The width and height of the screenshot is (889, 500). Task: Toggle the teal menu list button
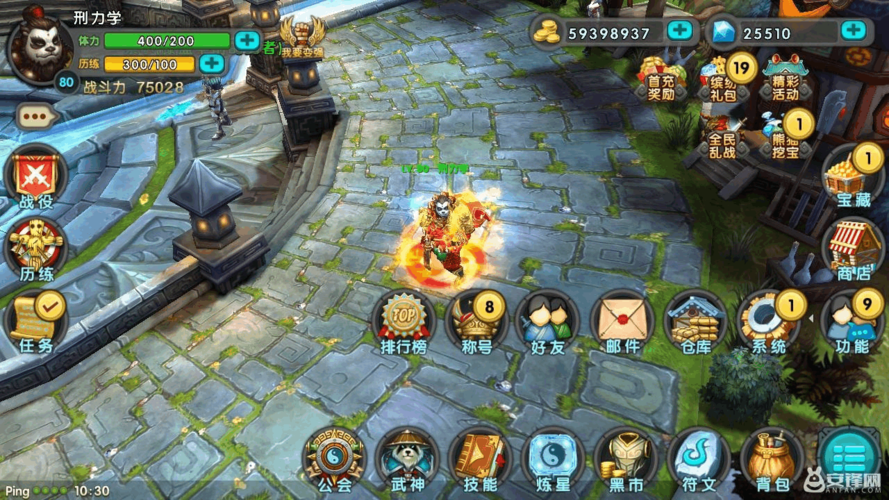click(x=849, y=459)
